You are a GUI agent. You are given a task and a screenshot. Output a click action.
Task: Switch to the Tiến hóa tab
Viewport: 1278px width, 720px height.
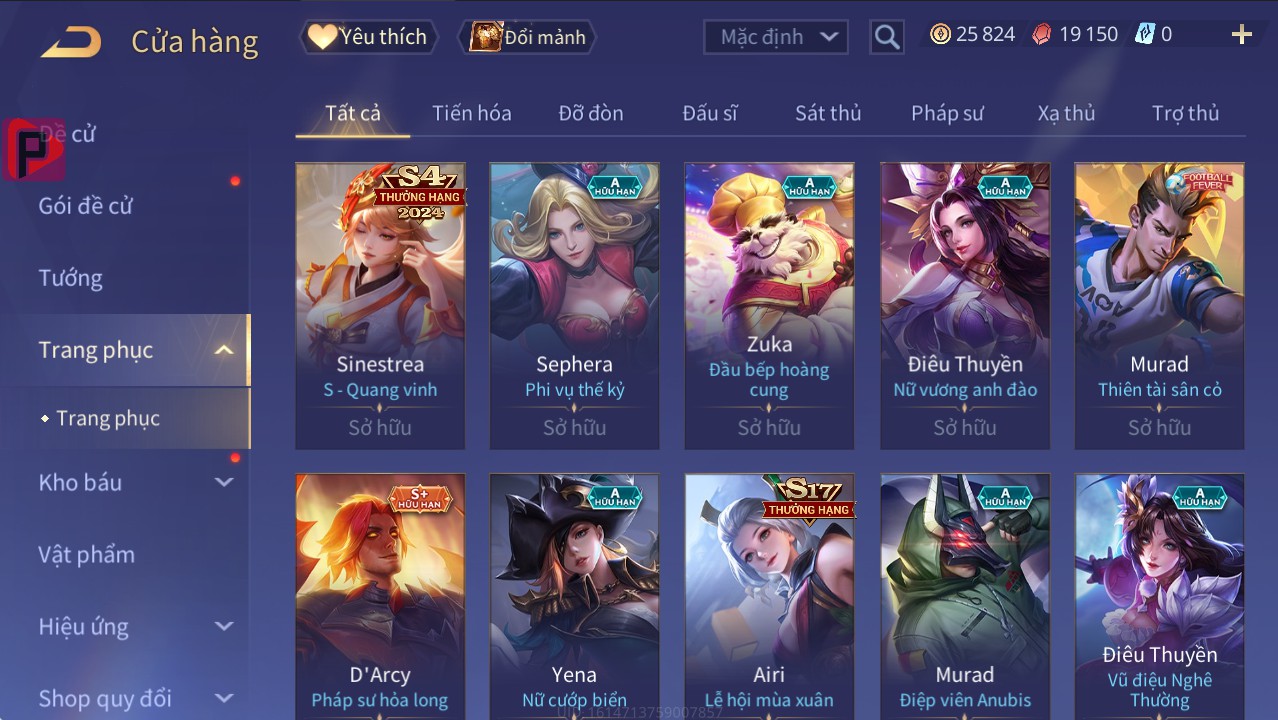tap(471, 113)
